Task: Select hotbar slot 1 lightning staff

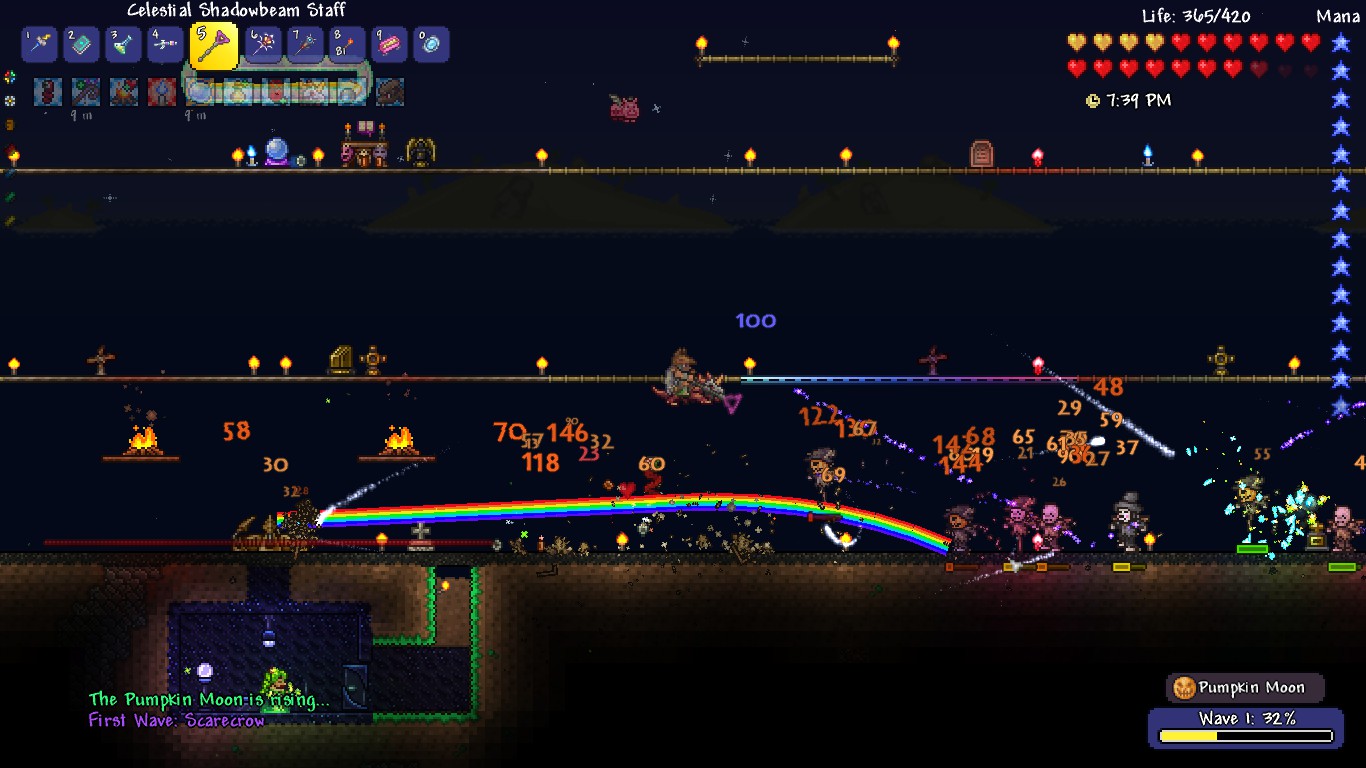Action: (40, 45)
